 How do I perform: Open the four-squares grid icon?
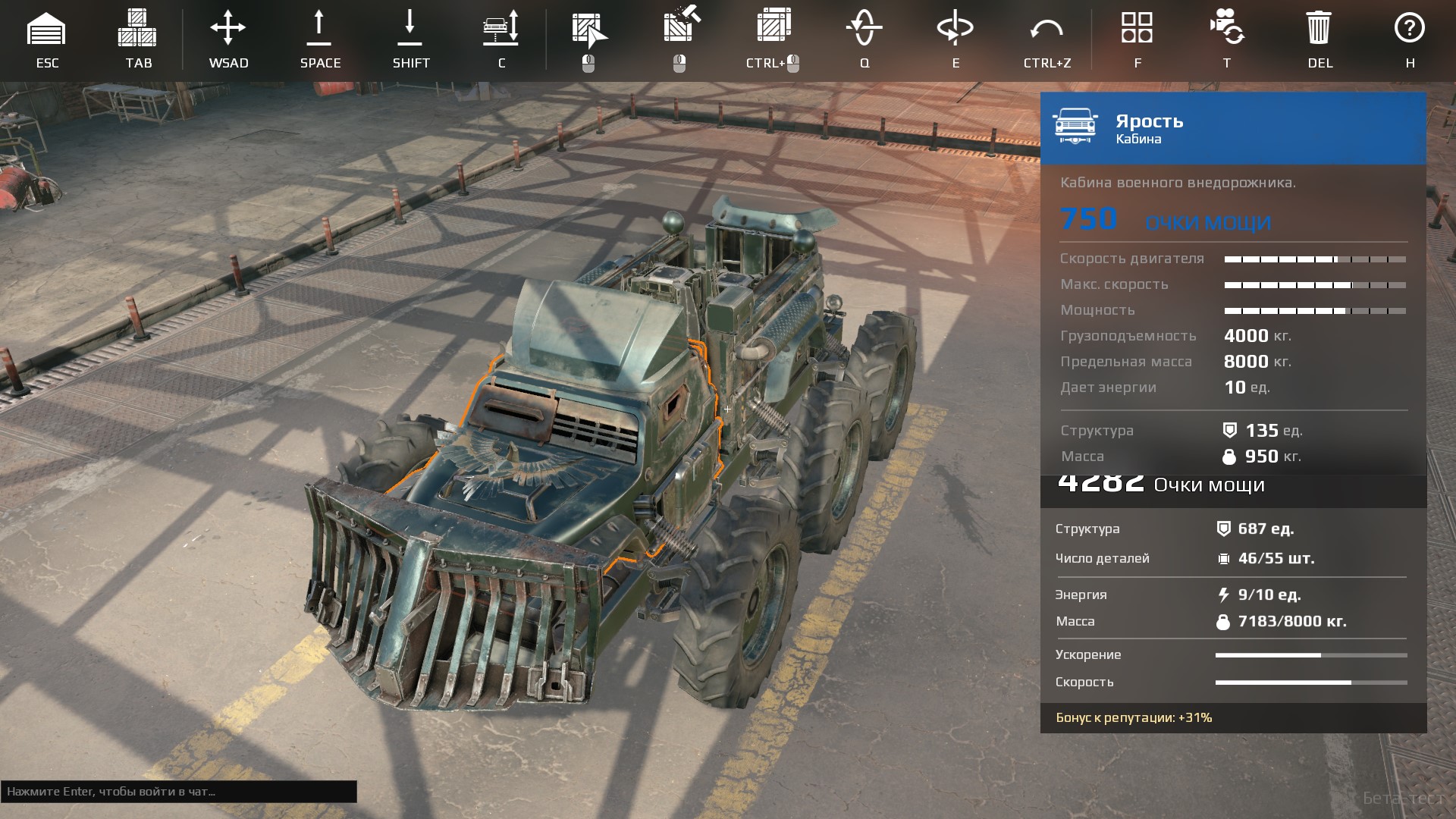pyautogui.click(x=1137, y=27)
